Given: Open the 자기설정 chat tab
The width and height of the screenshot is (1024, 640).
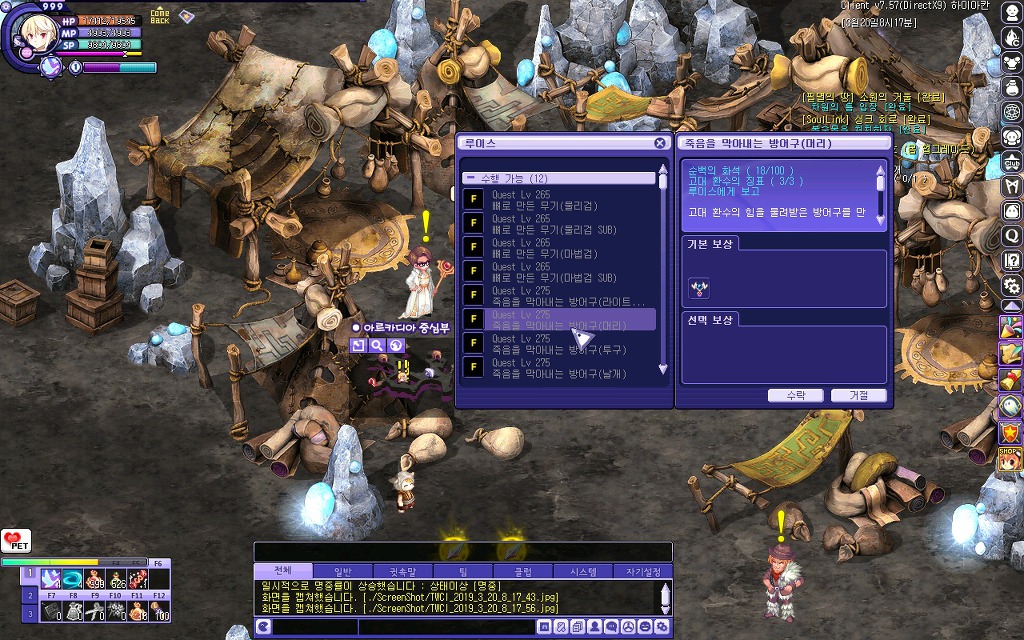Looking at the screenshot, I should (x=642, y=571).
